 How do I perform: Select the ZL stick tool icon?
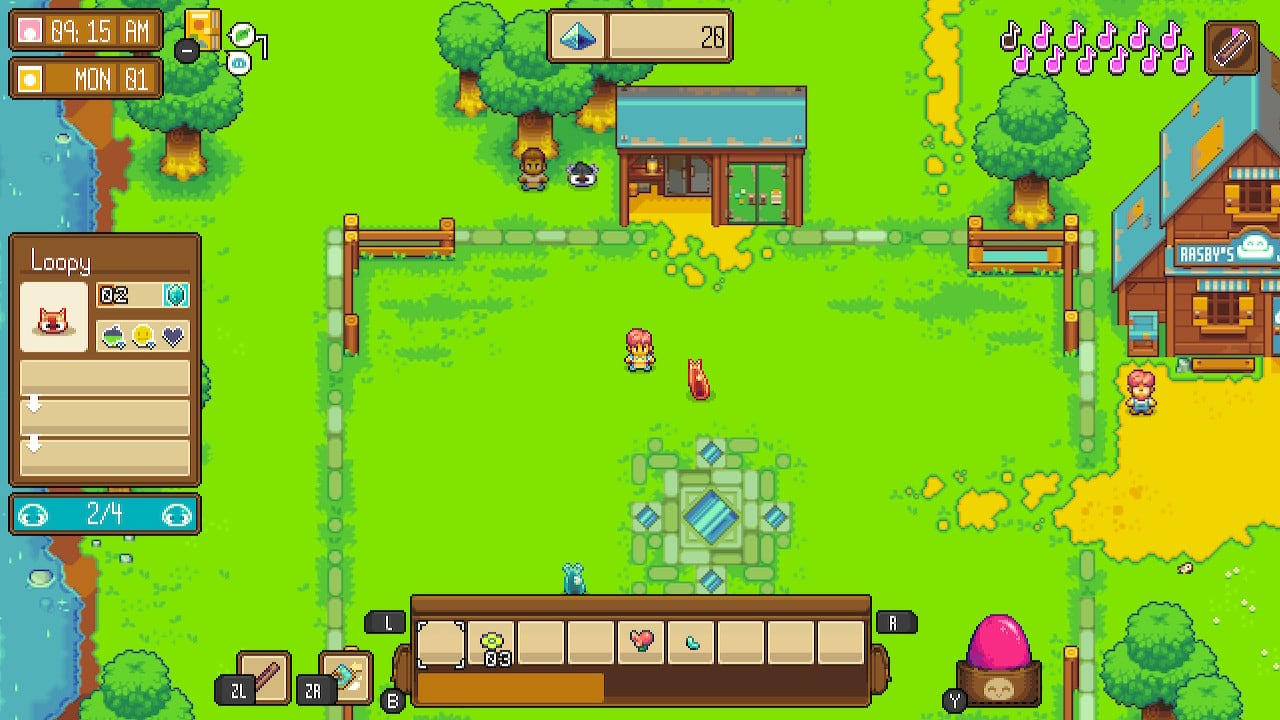pyautogui.click(x=263, y=673)
